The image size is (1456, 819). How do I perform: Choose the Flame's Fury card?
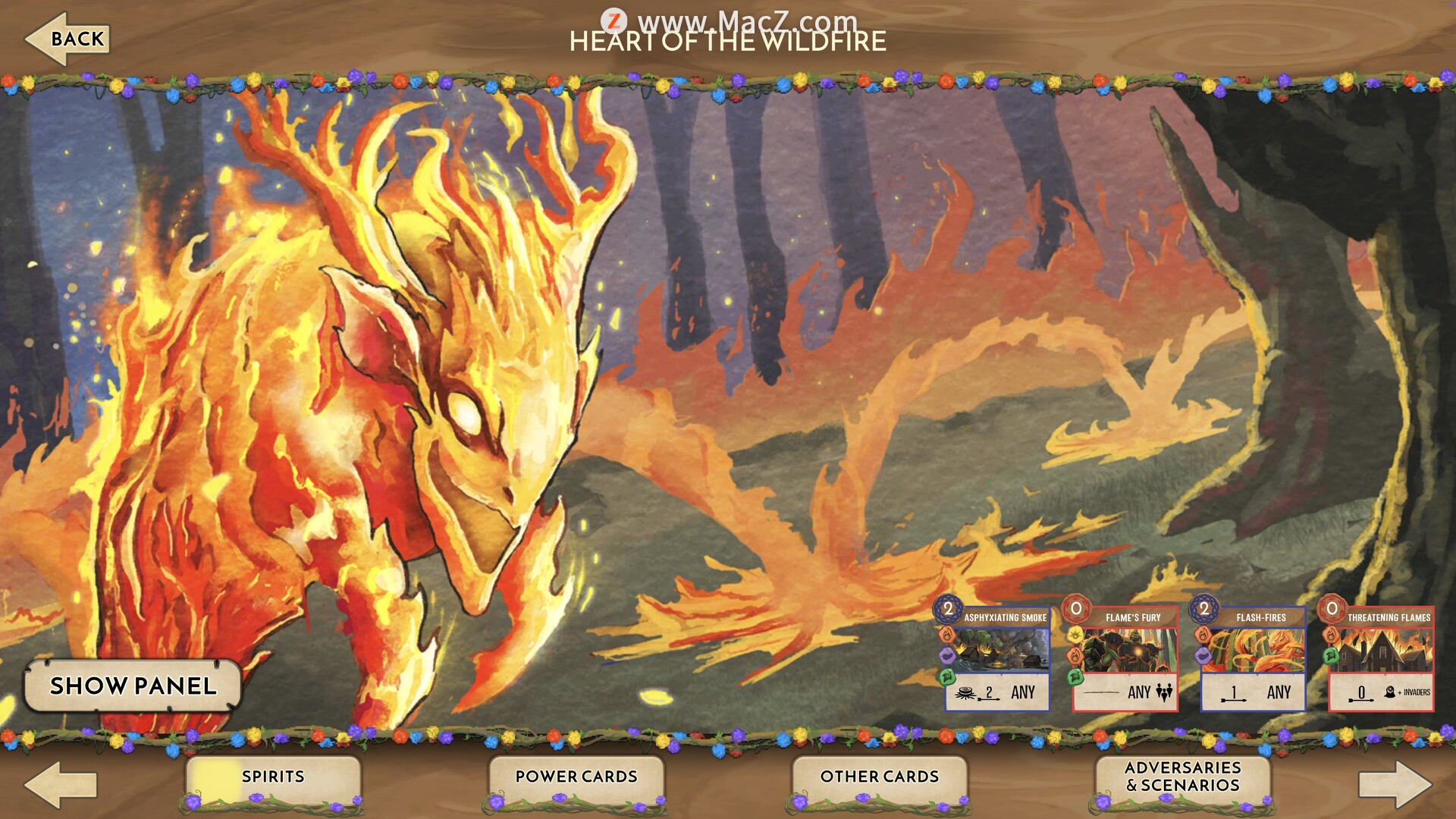[1125, 658]
